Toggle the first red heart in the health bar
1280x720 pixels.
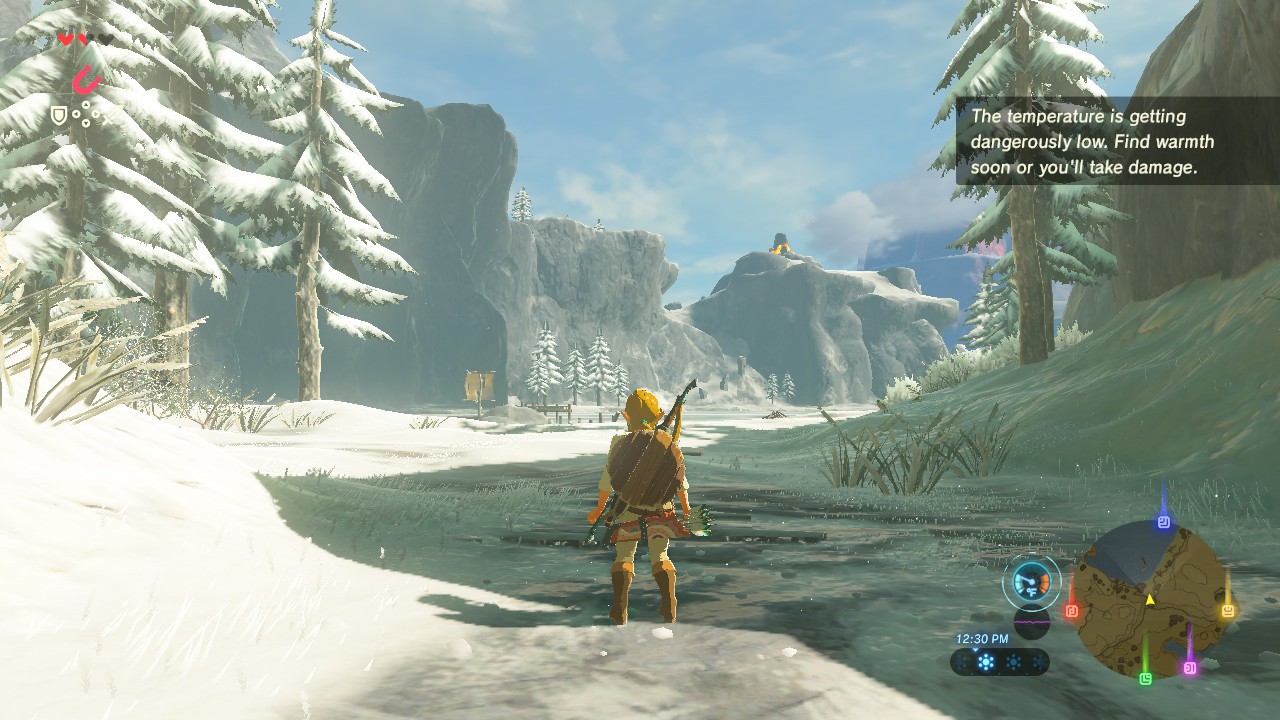(x=66, y=40)
